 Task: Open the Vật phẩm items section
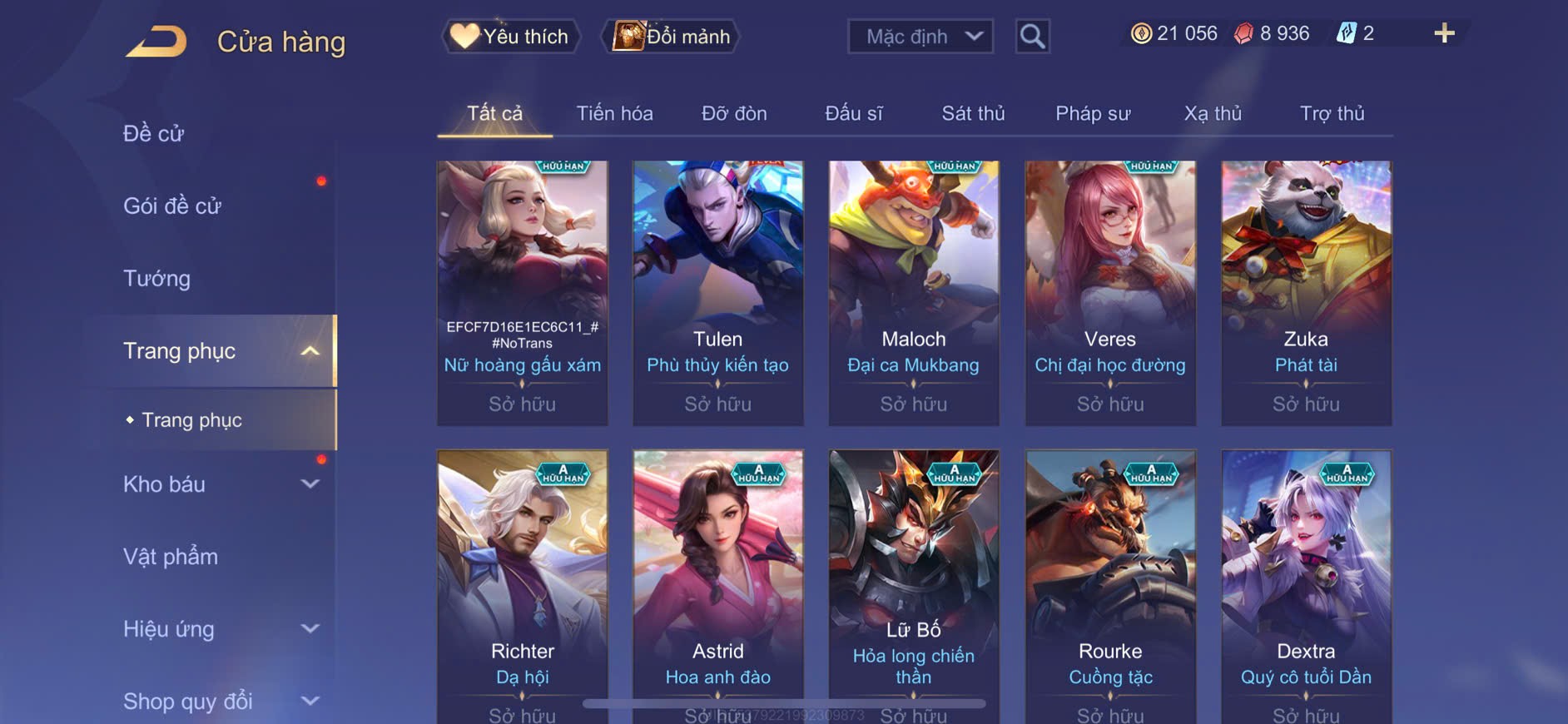tap(171, 557)
